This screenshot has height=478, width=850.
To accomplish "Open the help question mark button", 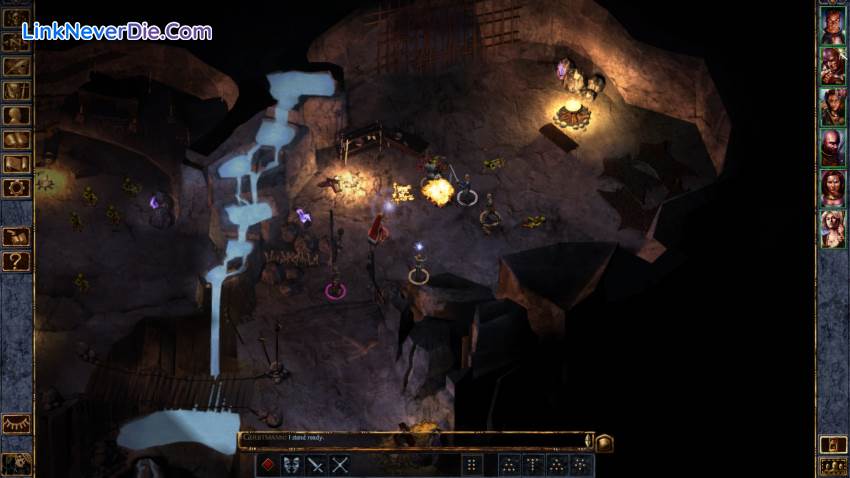I will (17, 262).
